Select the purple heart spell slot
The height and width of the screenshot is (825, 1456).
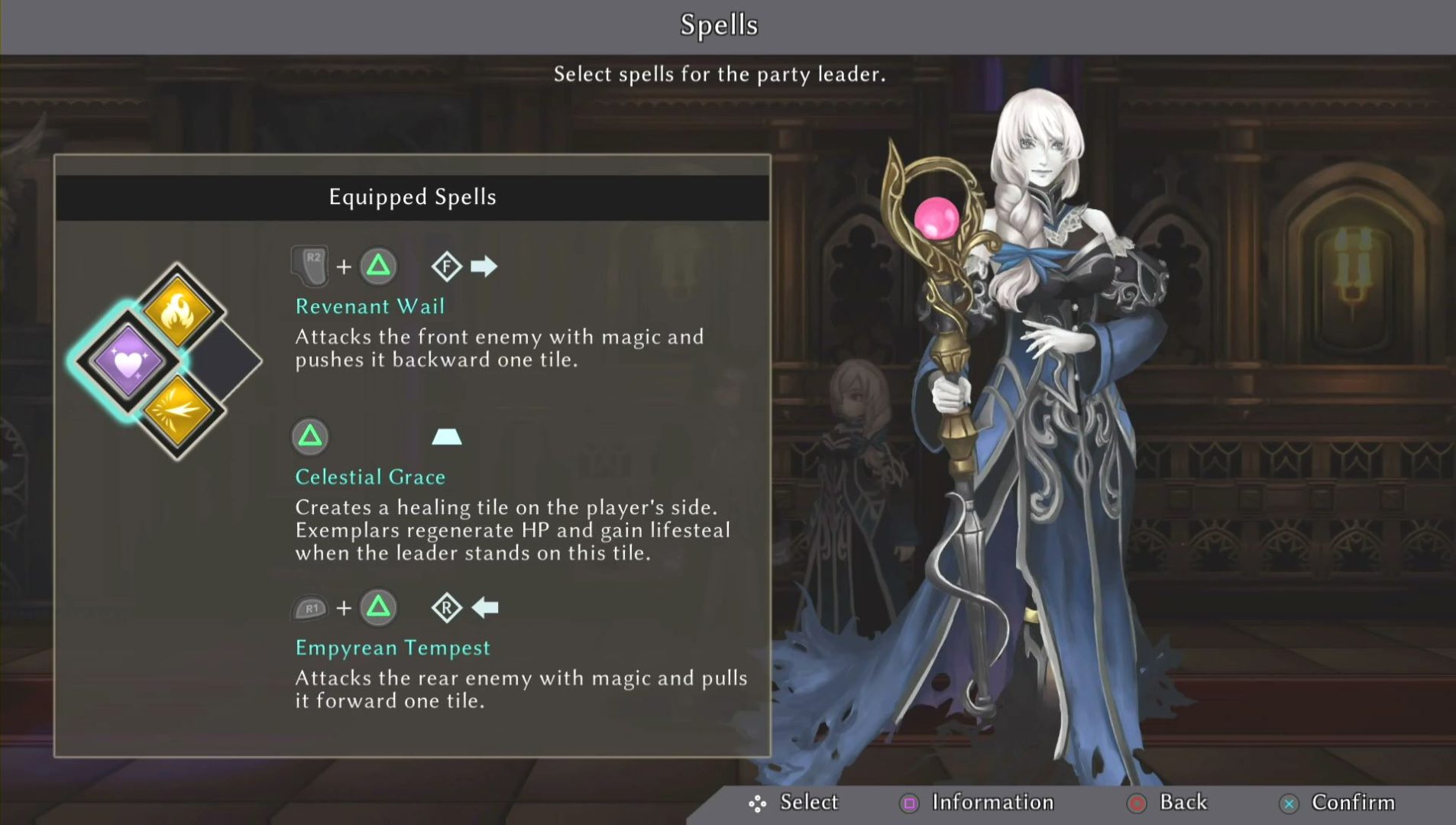pos(128,361)
